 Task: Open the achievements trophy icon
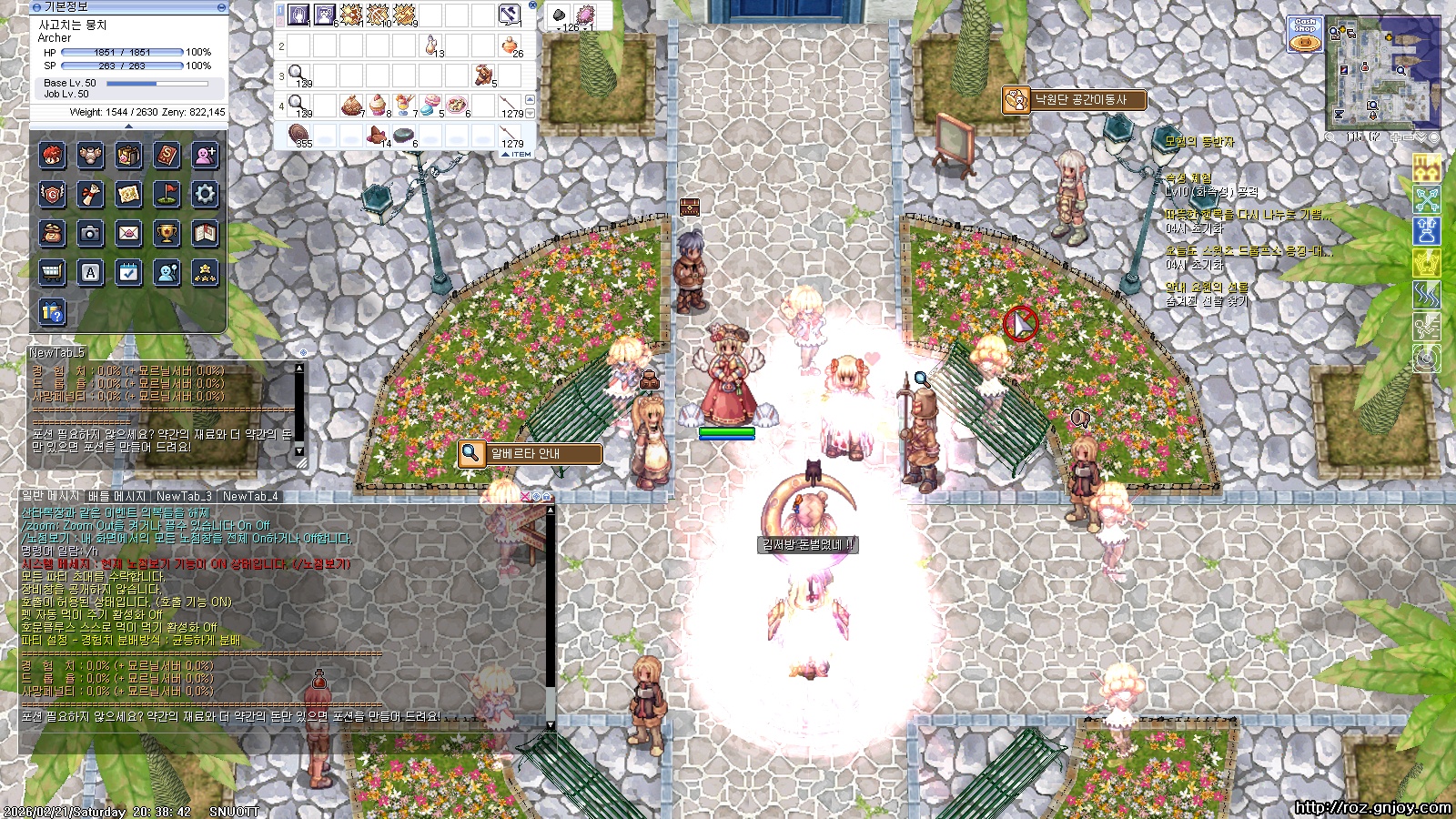[167, 233]
